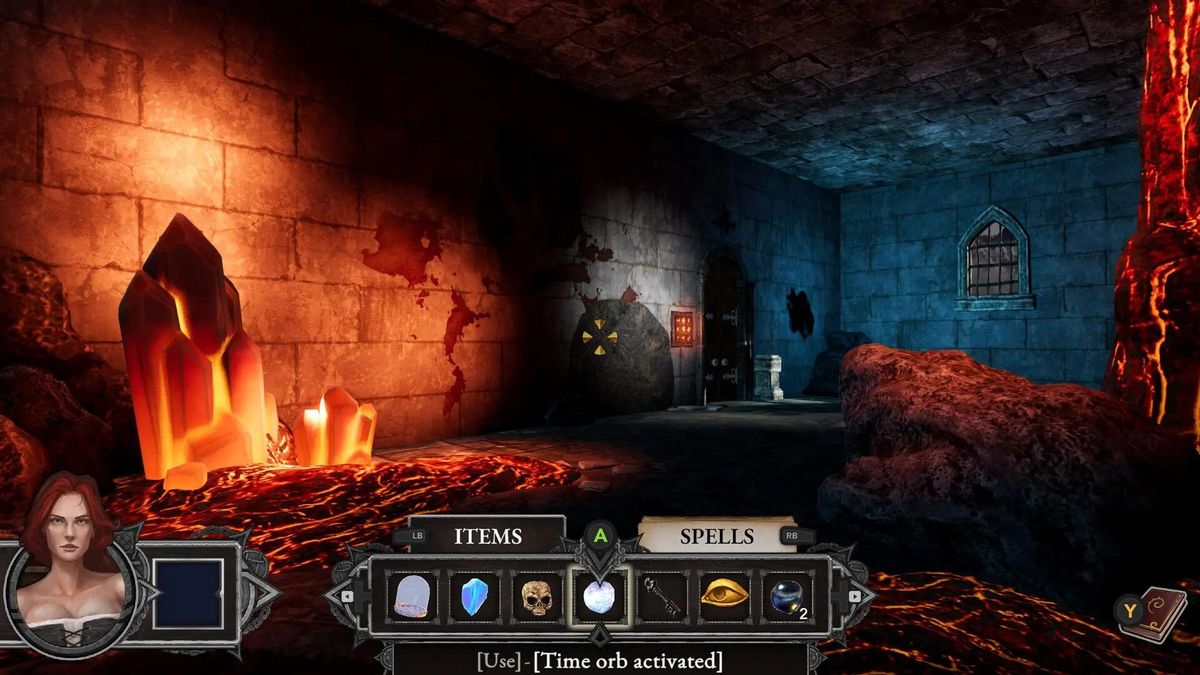Switch to the Items tab
1200x675 pixels.
point(487,536)
